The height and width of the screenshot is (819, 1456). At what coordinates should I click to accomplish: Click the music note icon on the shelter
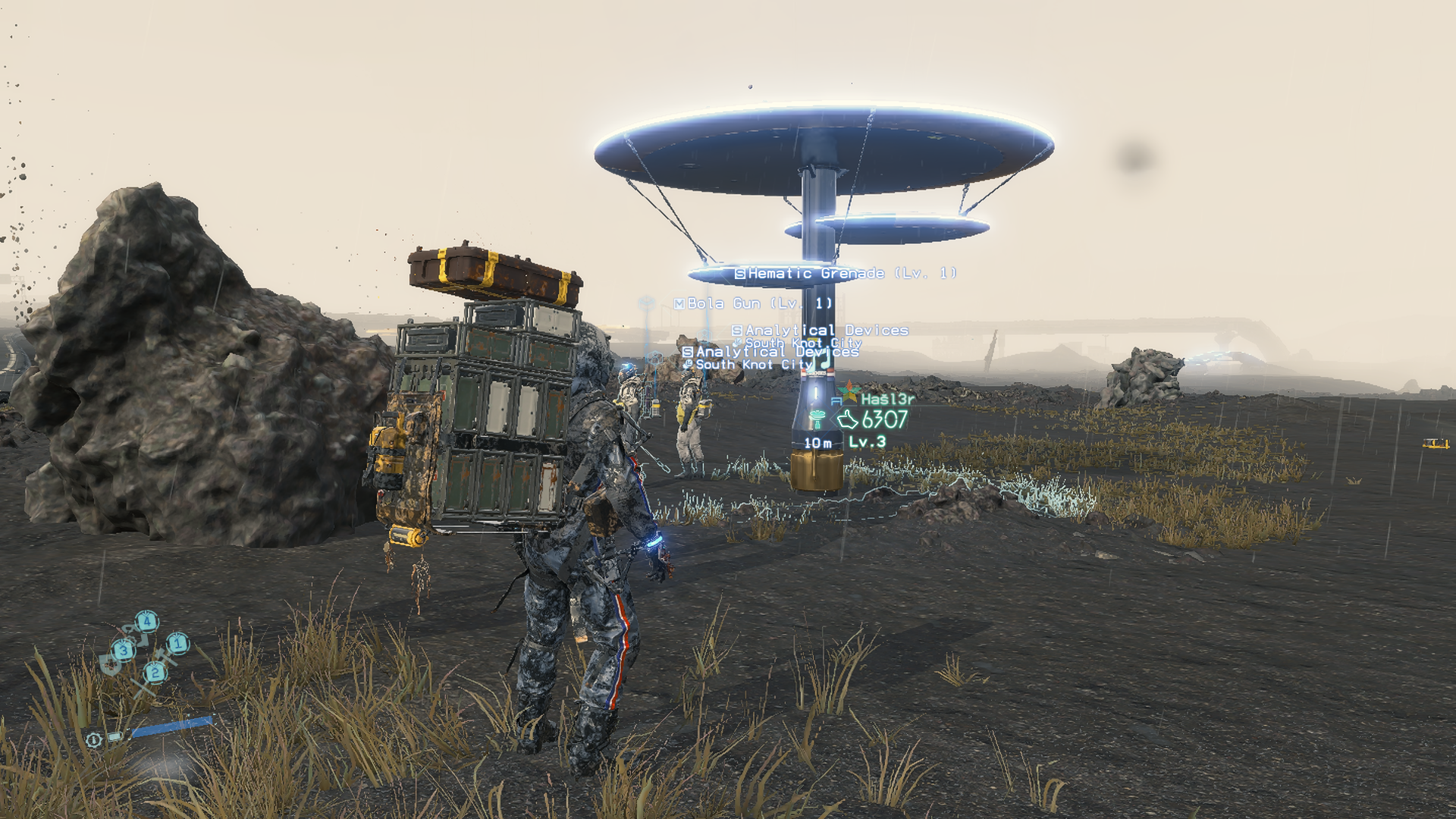pyautogui.click(x=822, y=362)
